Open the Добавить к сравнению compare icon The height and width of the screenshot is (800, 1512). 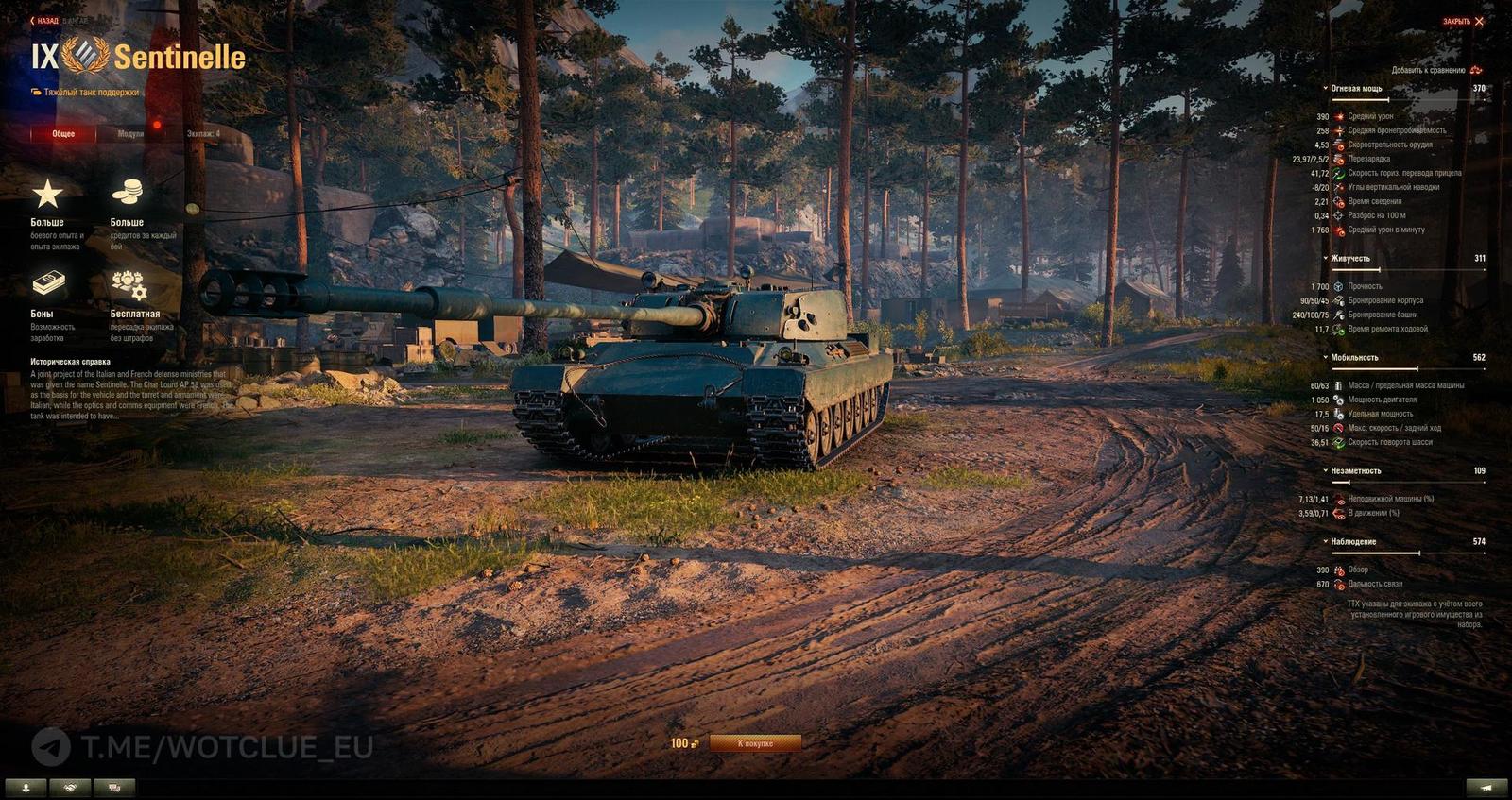[x=1477, y=70]
